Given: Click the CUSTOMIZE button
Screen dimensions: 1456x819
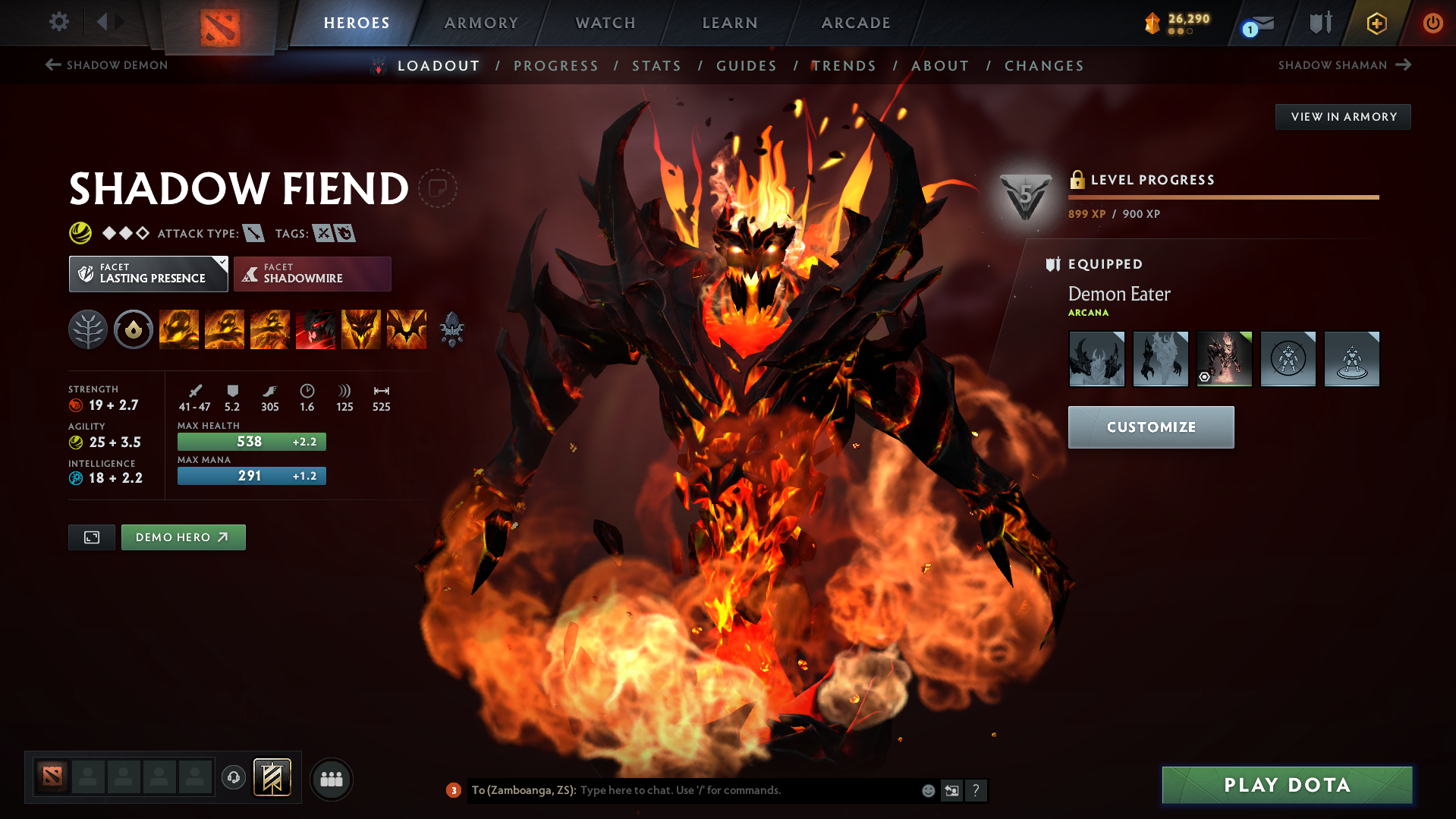Looking at the screenshot, I should click(1150, 427).
